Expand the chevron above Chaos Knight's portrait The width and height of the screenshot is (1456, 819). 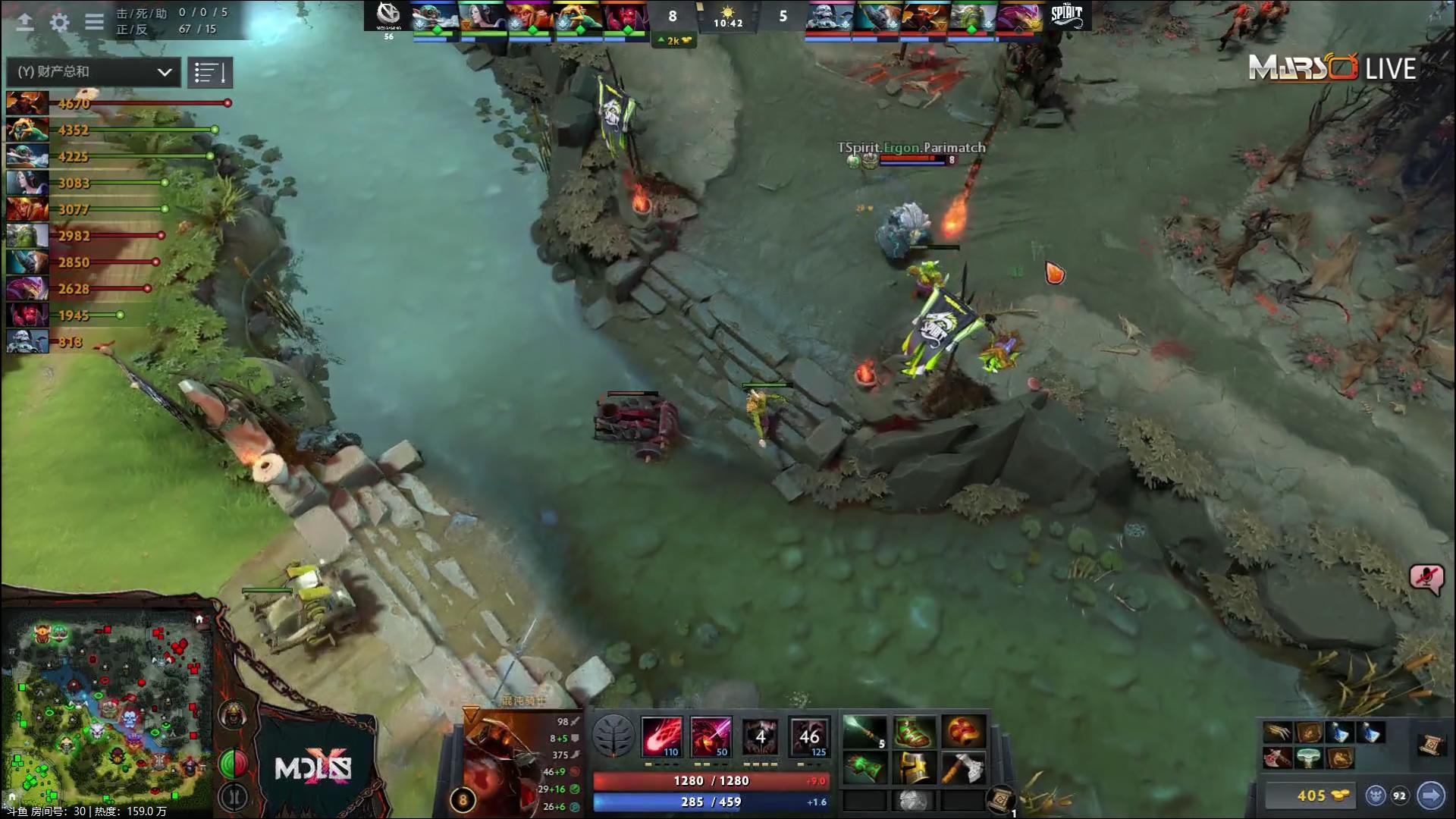pos(470,713)
